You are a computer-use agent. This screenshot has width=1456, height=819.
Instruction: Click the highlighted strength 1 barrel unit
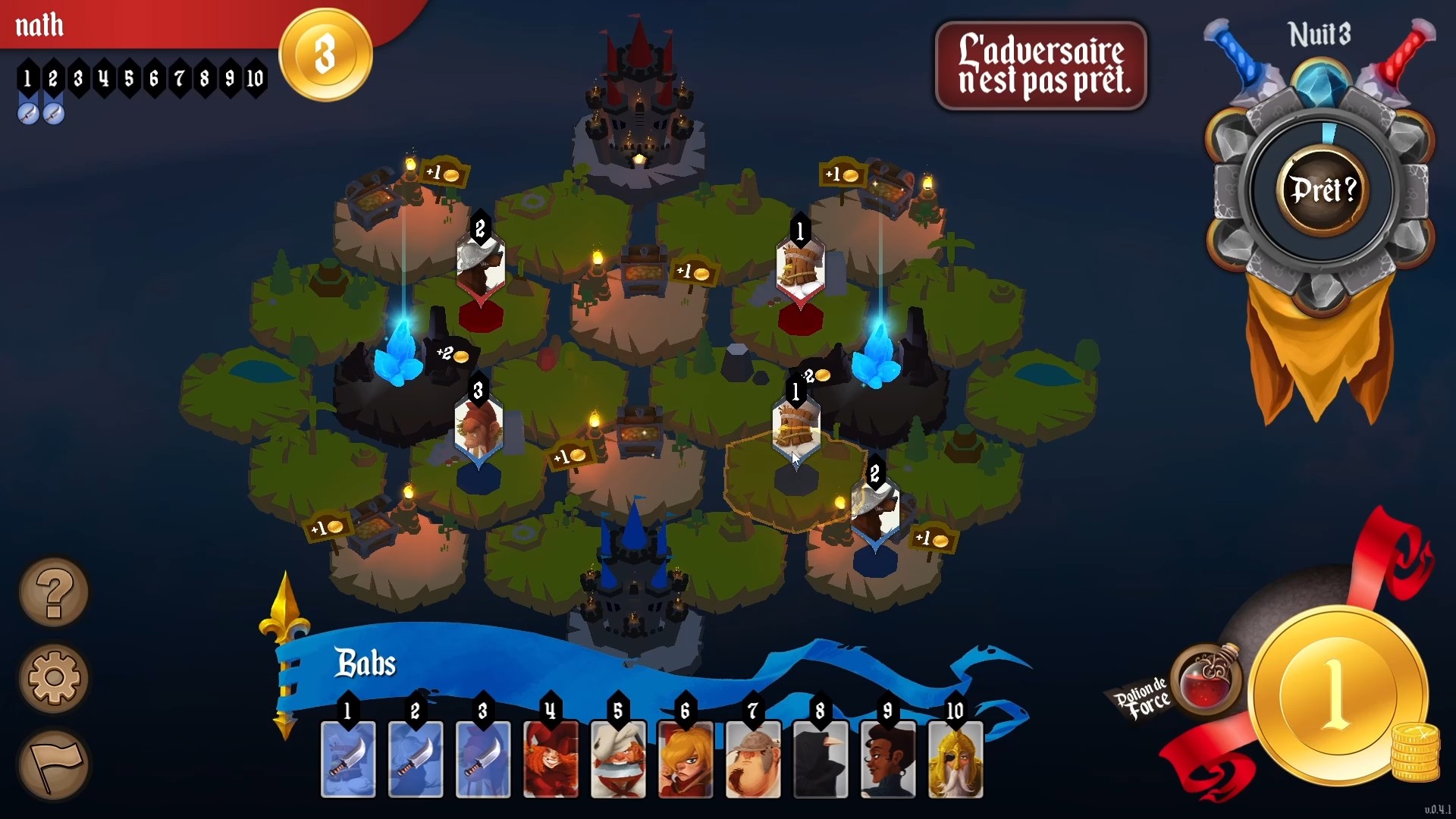pyautogui.click(x=796, y=428)
